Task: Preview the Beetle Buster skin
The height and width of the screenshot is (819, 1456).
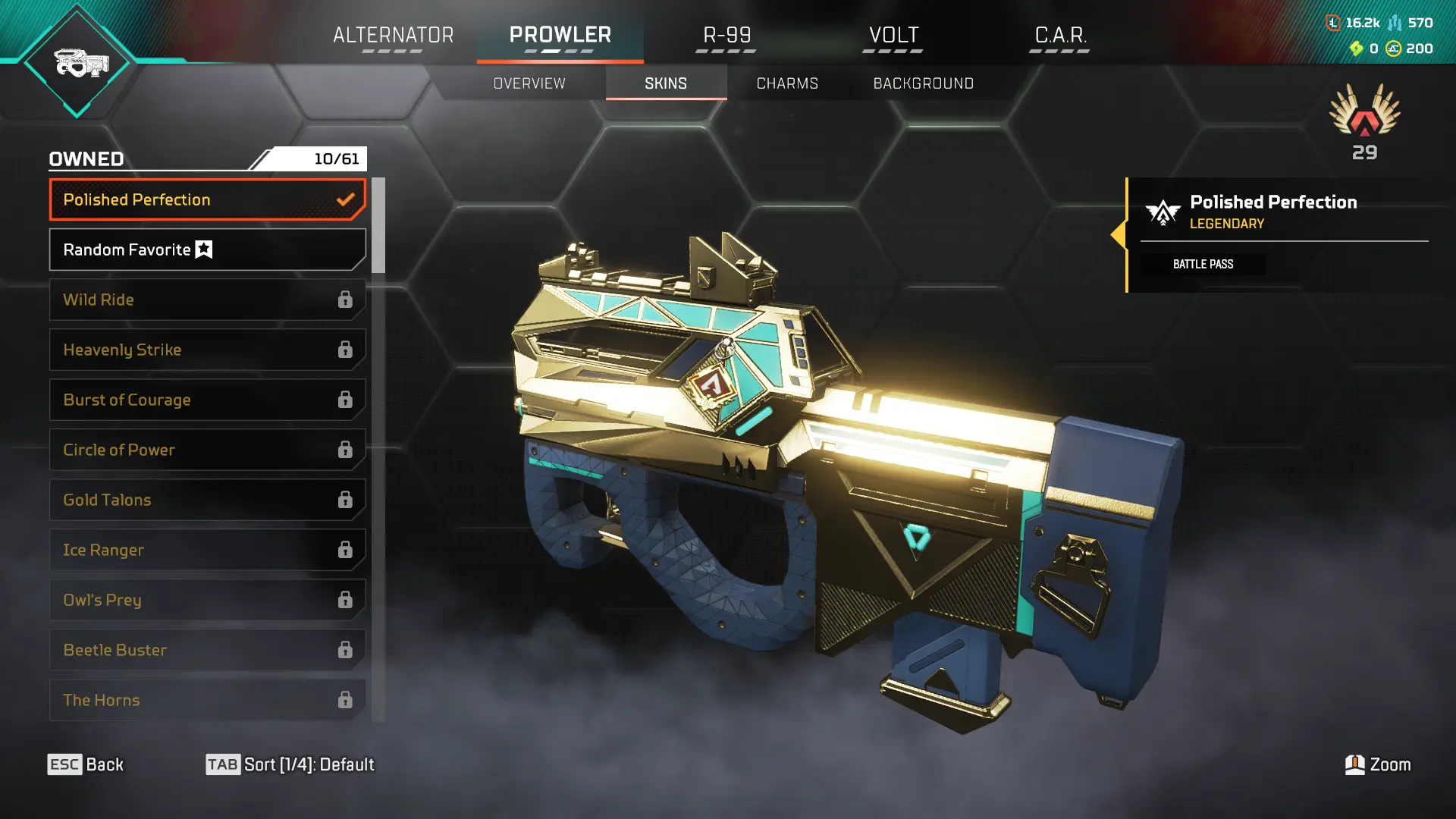Action: (x=207, y=650)
